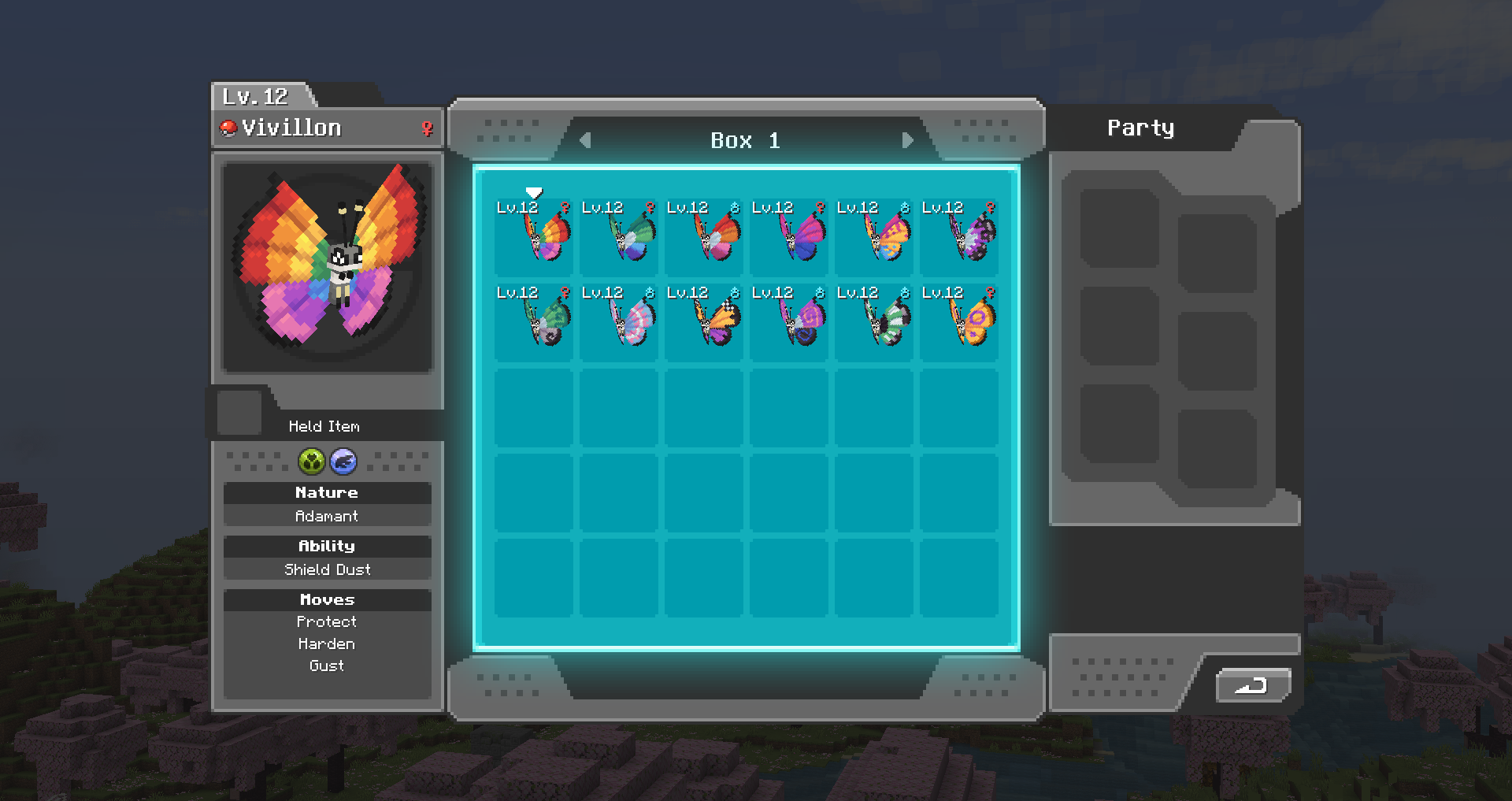The height and width of the screenshot is (801, 1512).
Task: Select the rainbow-winged Vivillon in the box
Action: [x=535, y=236]
